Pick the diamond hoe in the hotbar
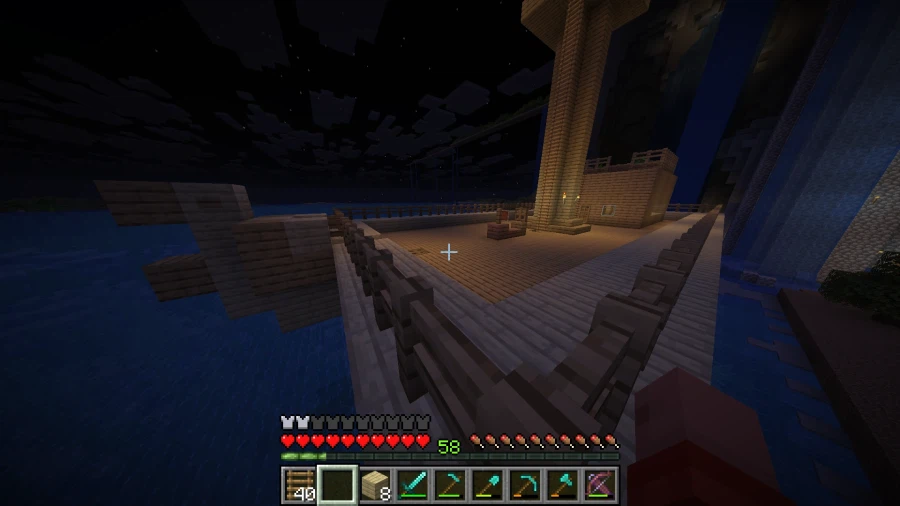Viewport: 900px width, 506px height. click(450, 485)
